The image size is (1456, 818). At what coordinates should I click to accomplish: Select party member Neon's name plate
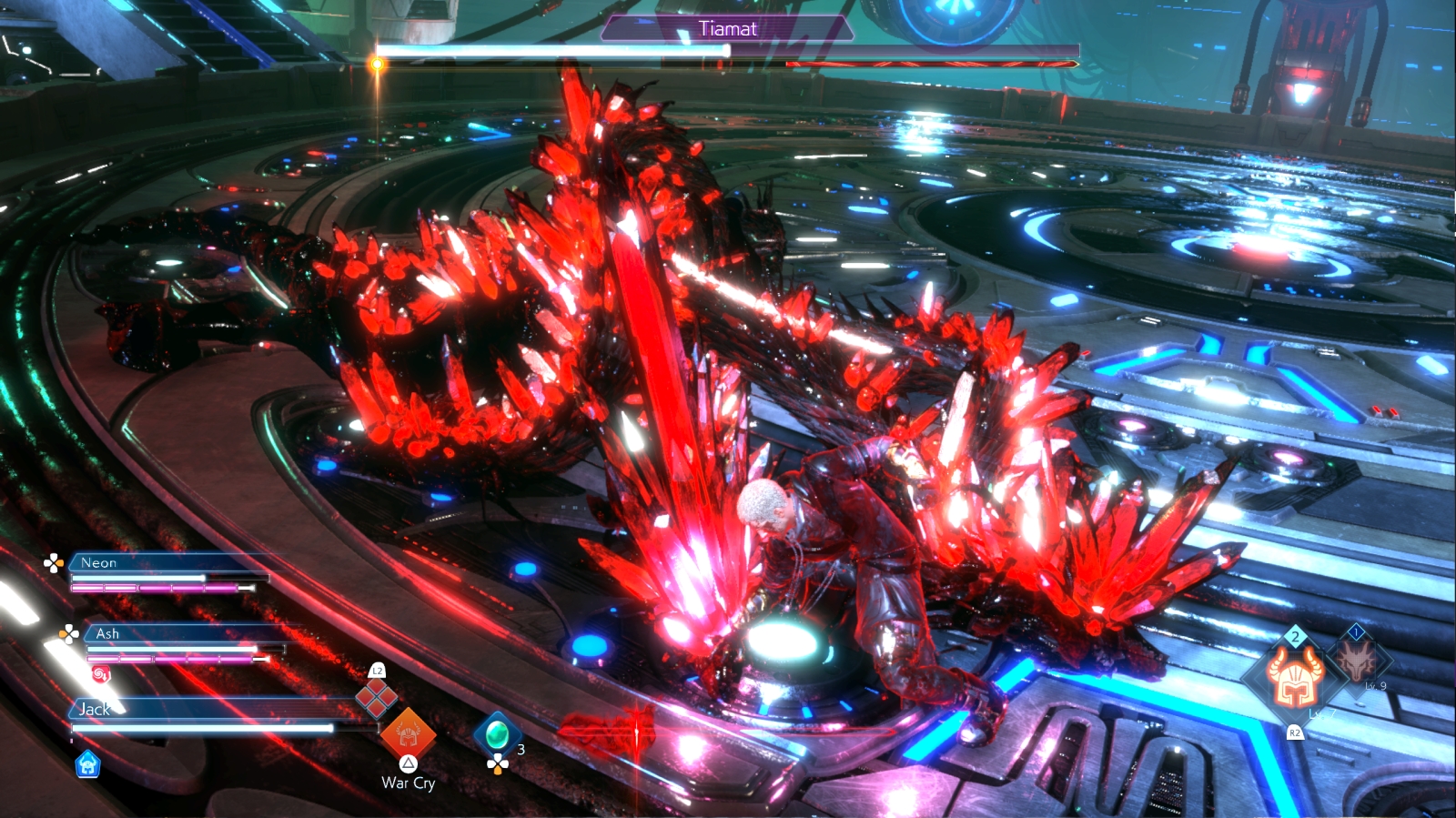[x=99, y=563]
